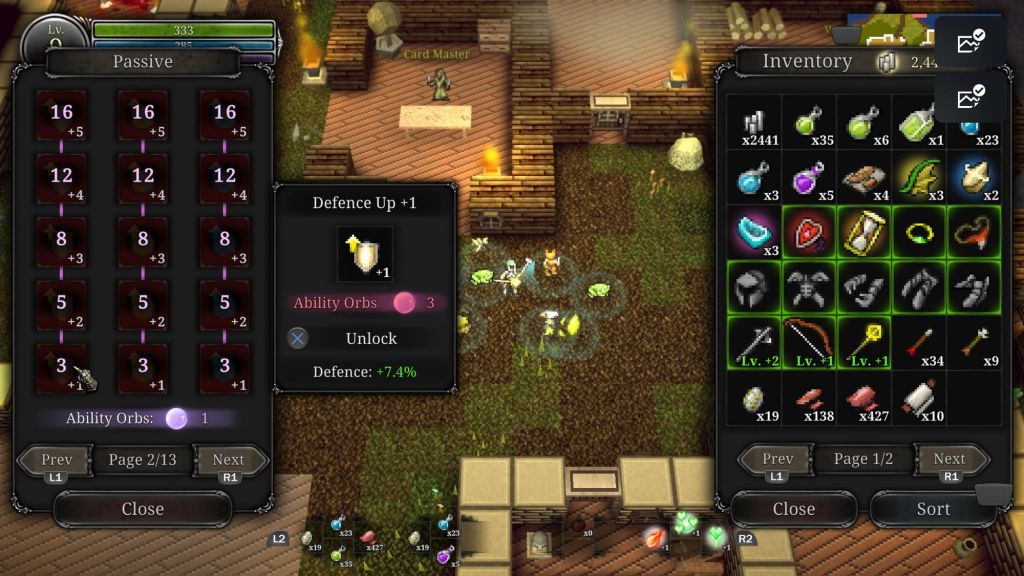The height and width of the screenshot is (576, 1024).
Task: Select the purple potion stack x5
Action: tap(808, 178)
